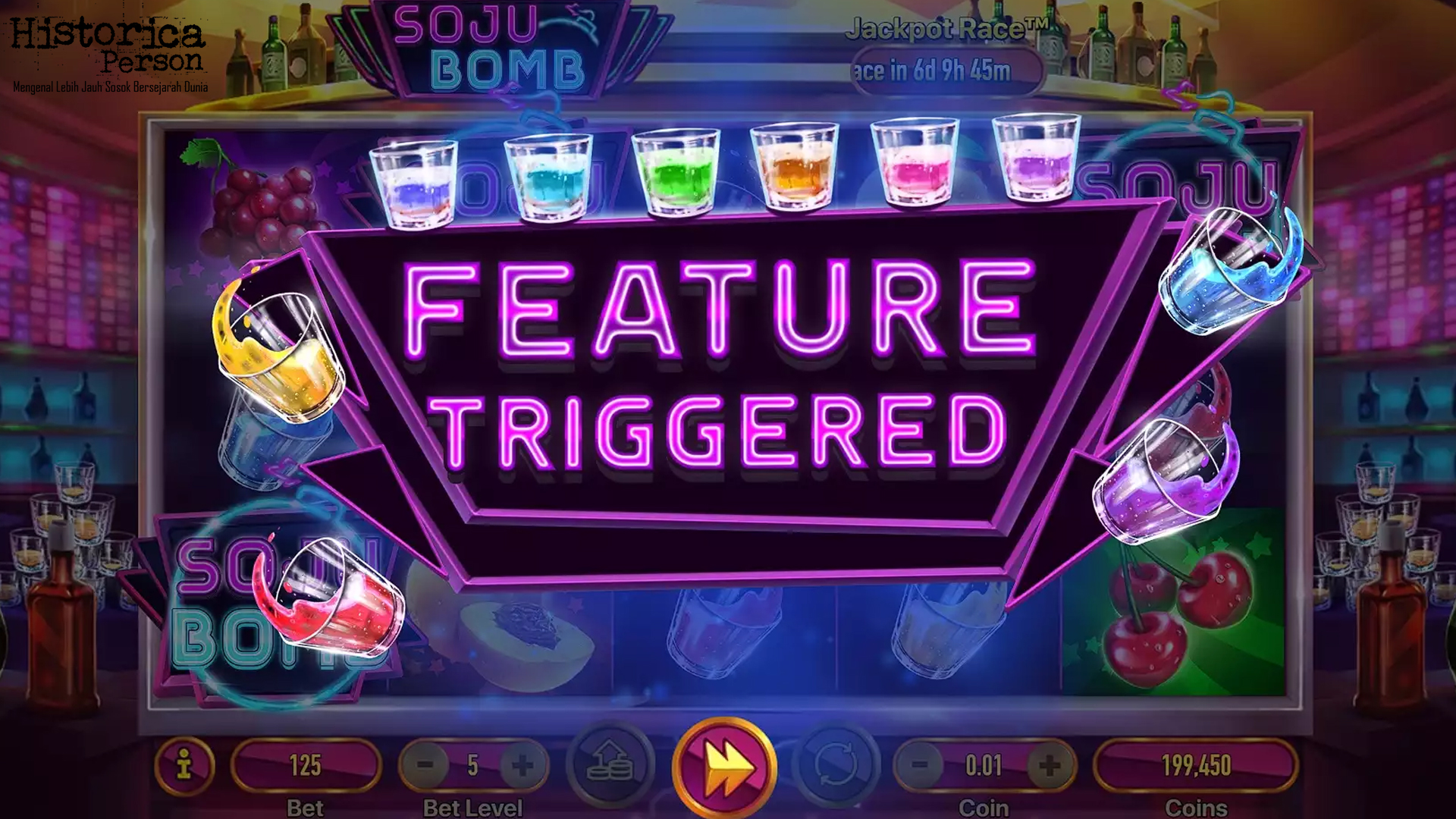
Task: Decrease Bet Level with the minus stepper
Action: click(425, 766)
